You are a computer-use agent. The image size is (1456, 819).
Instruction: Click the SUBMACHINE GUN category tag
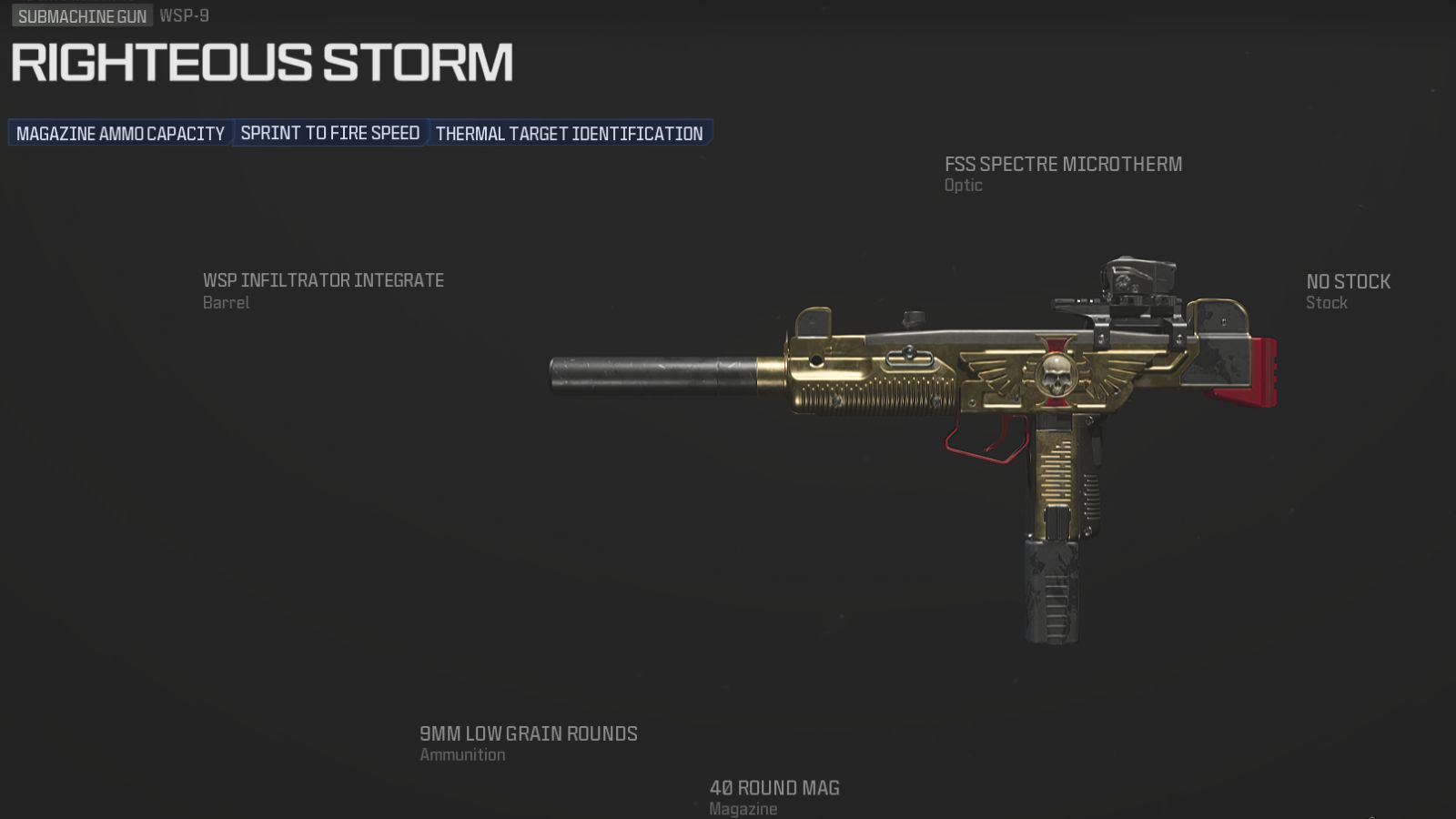(80, 15)
